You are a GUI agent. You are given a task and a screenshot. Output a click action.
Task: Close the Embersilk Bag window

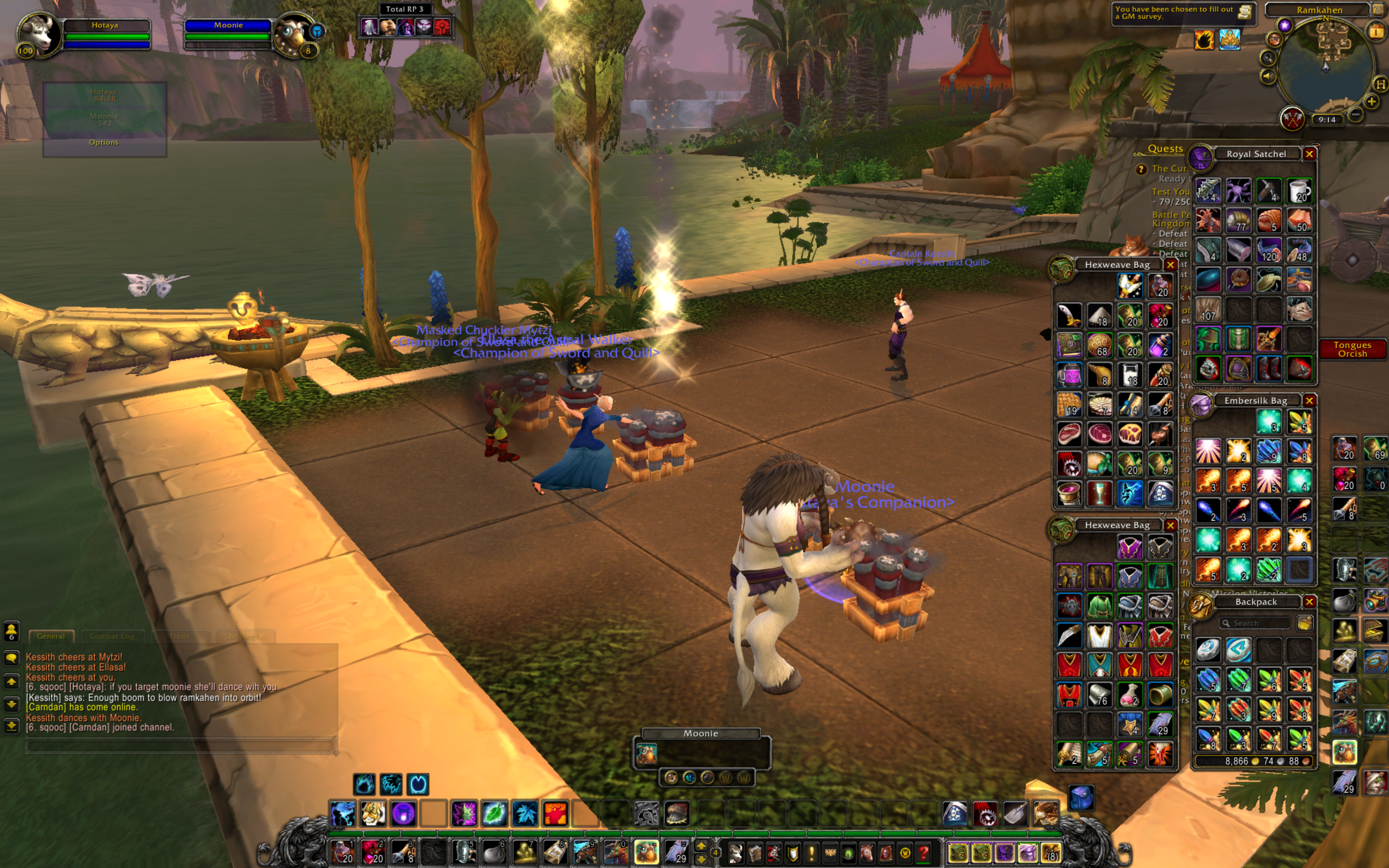(1309, 401)
